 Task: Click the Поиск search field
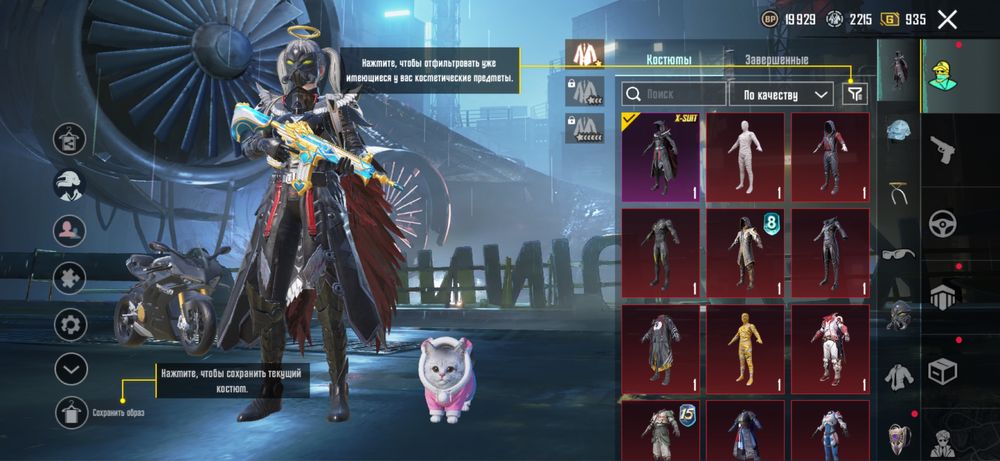pyautogui.click(x=673, y=94)
